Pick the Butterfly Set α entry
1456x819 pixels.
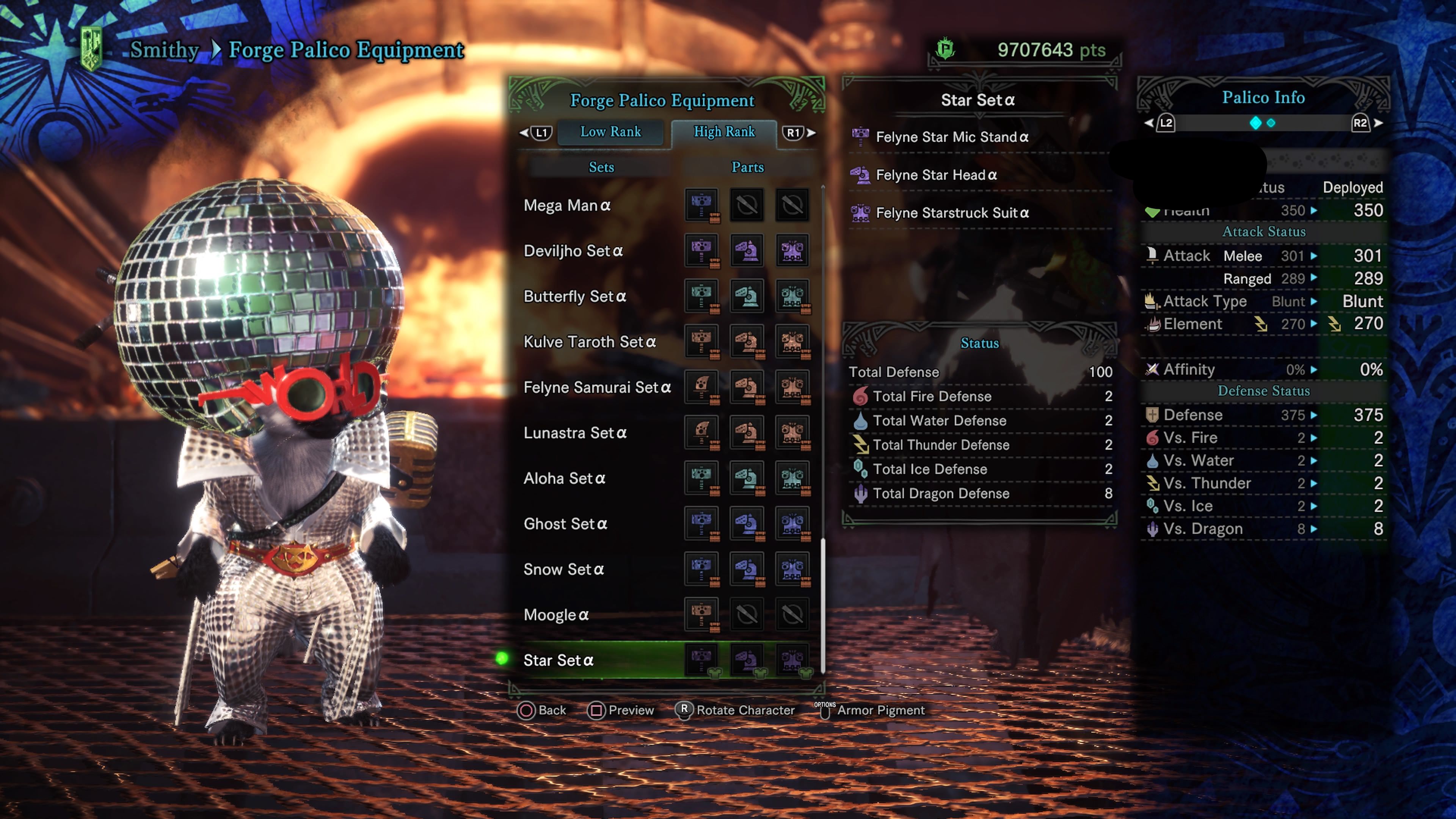[574, 296]
